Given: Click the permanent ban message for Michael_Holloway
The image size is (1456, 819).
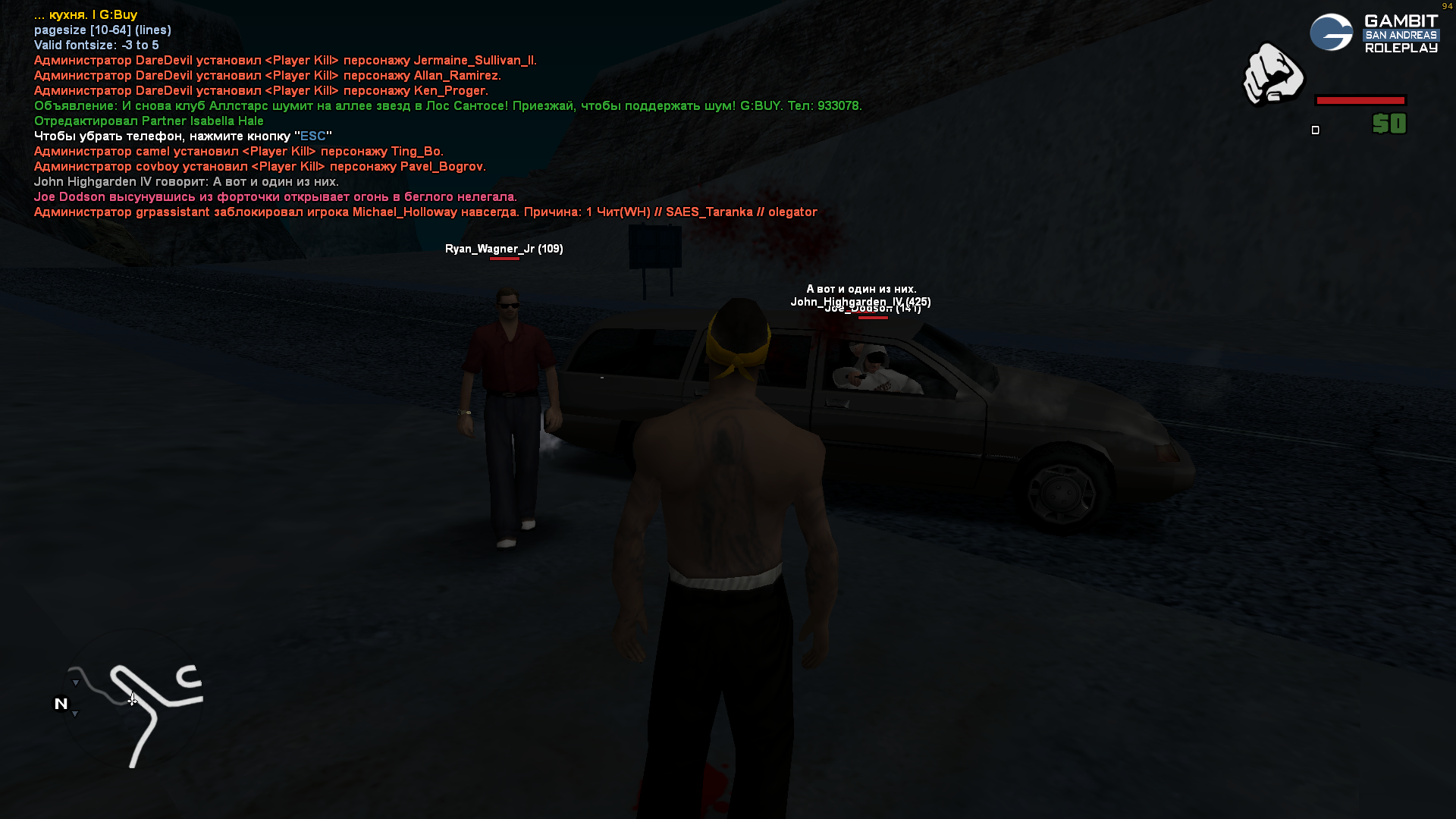Looking at the screenshot, I should (425, 212).
